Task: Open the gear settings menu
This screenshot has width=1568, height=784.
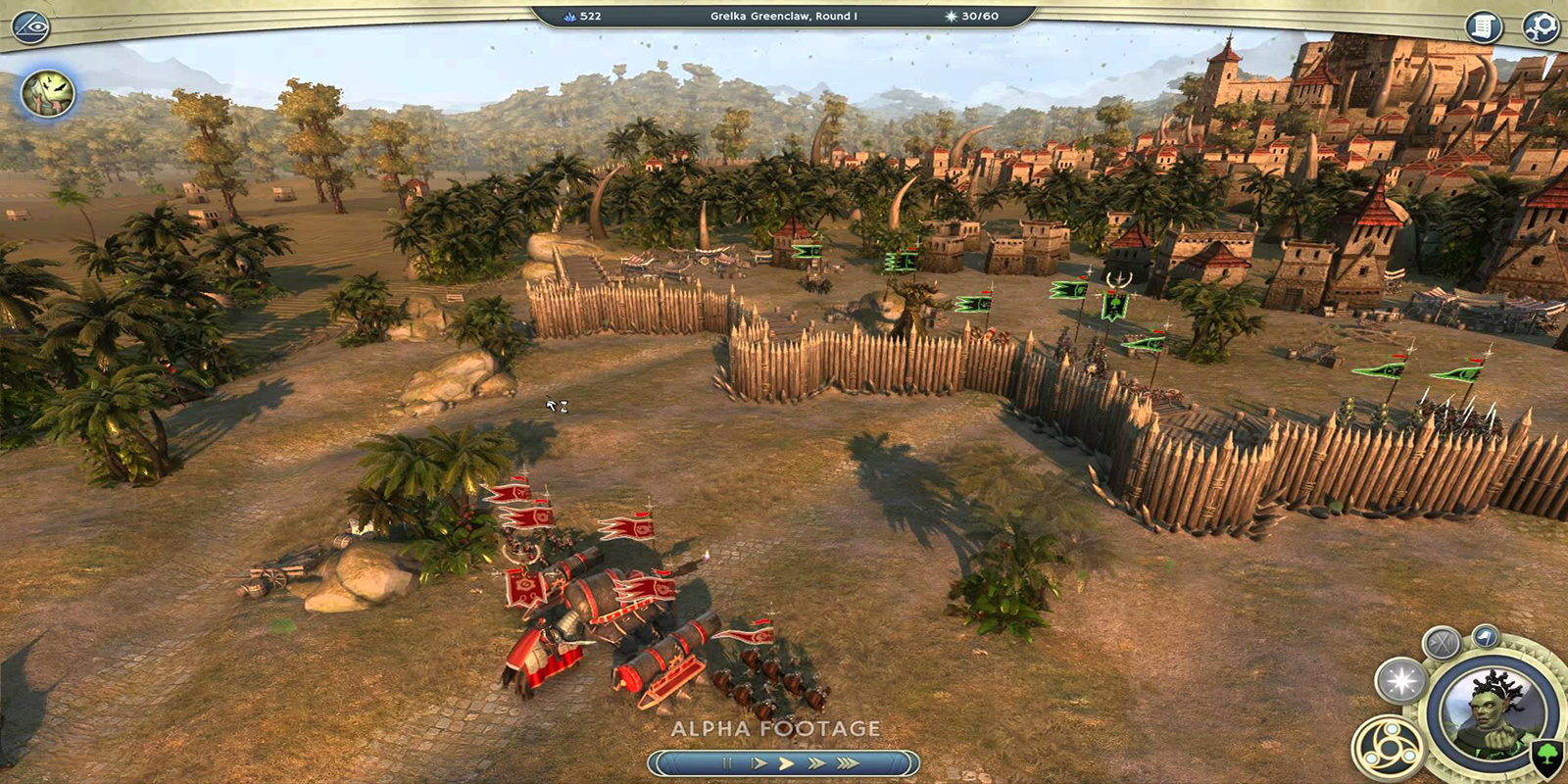Action: pos(1540,26)
